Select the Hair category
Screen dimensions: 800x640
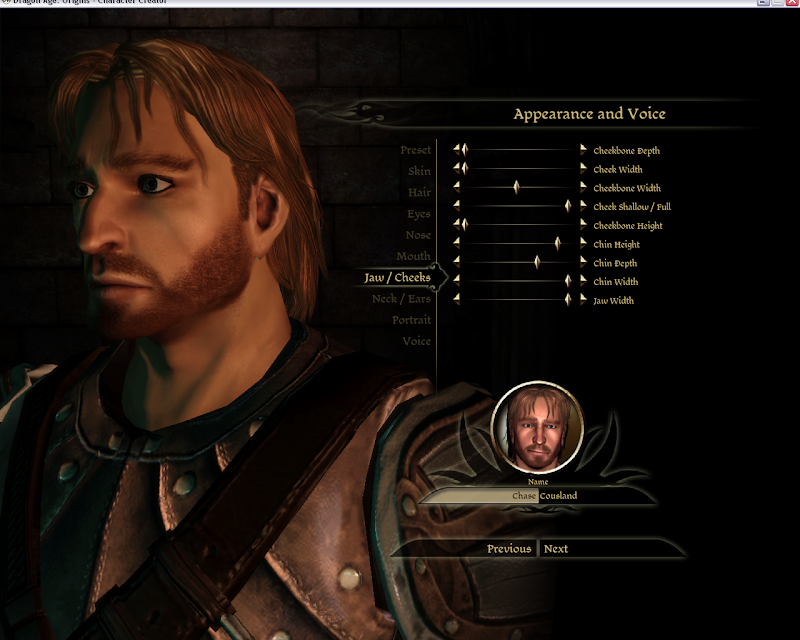tap(419, 192)
